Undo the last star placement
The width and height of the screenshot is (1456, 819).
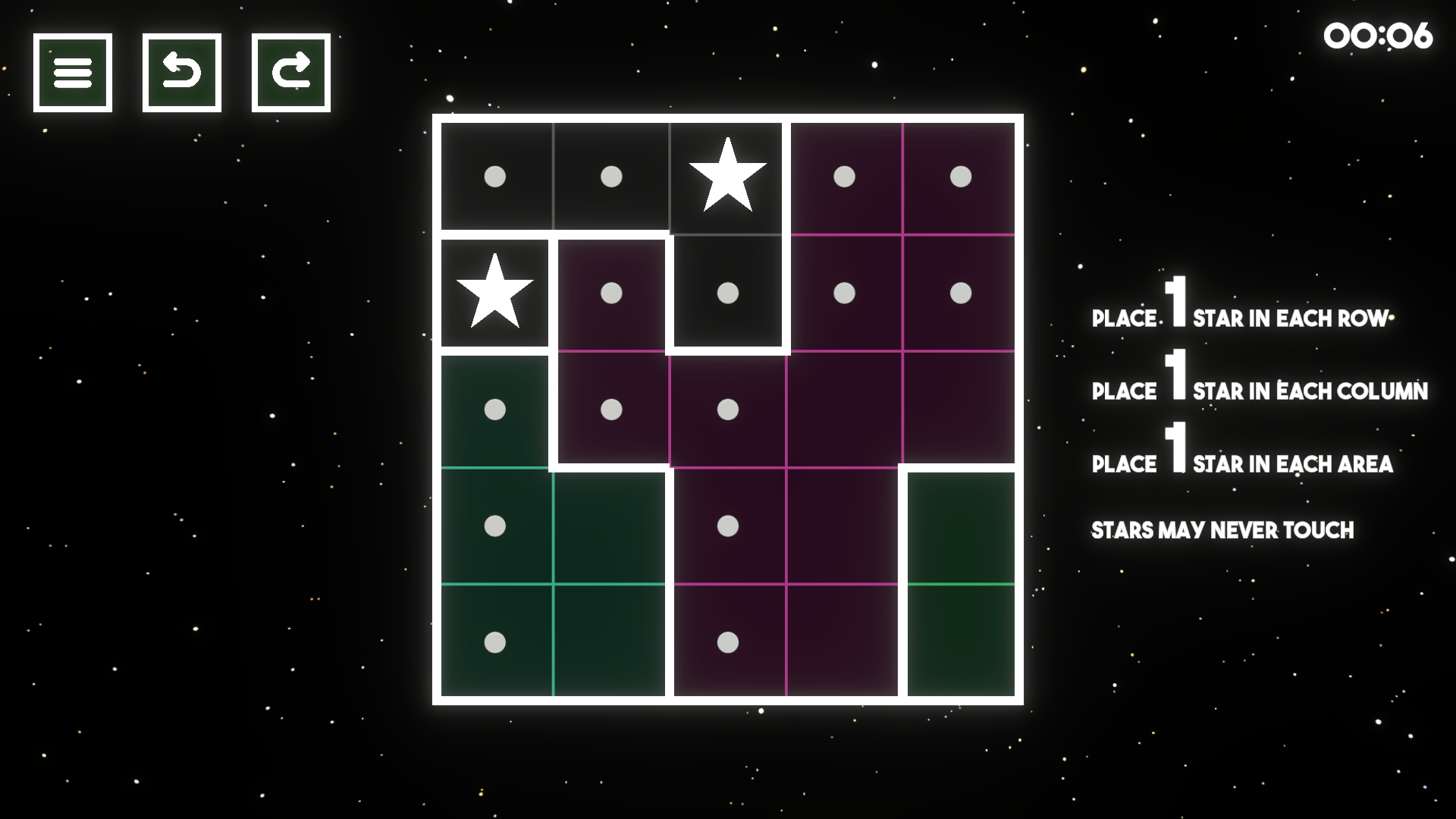(x=181, y=72)
